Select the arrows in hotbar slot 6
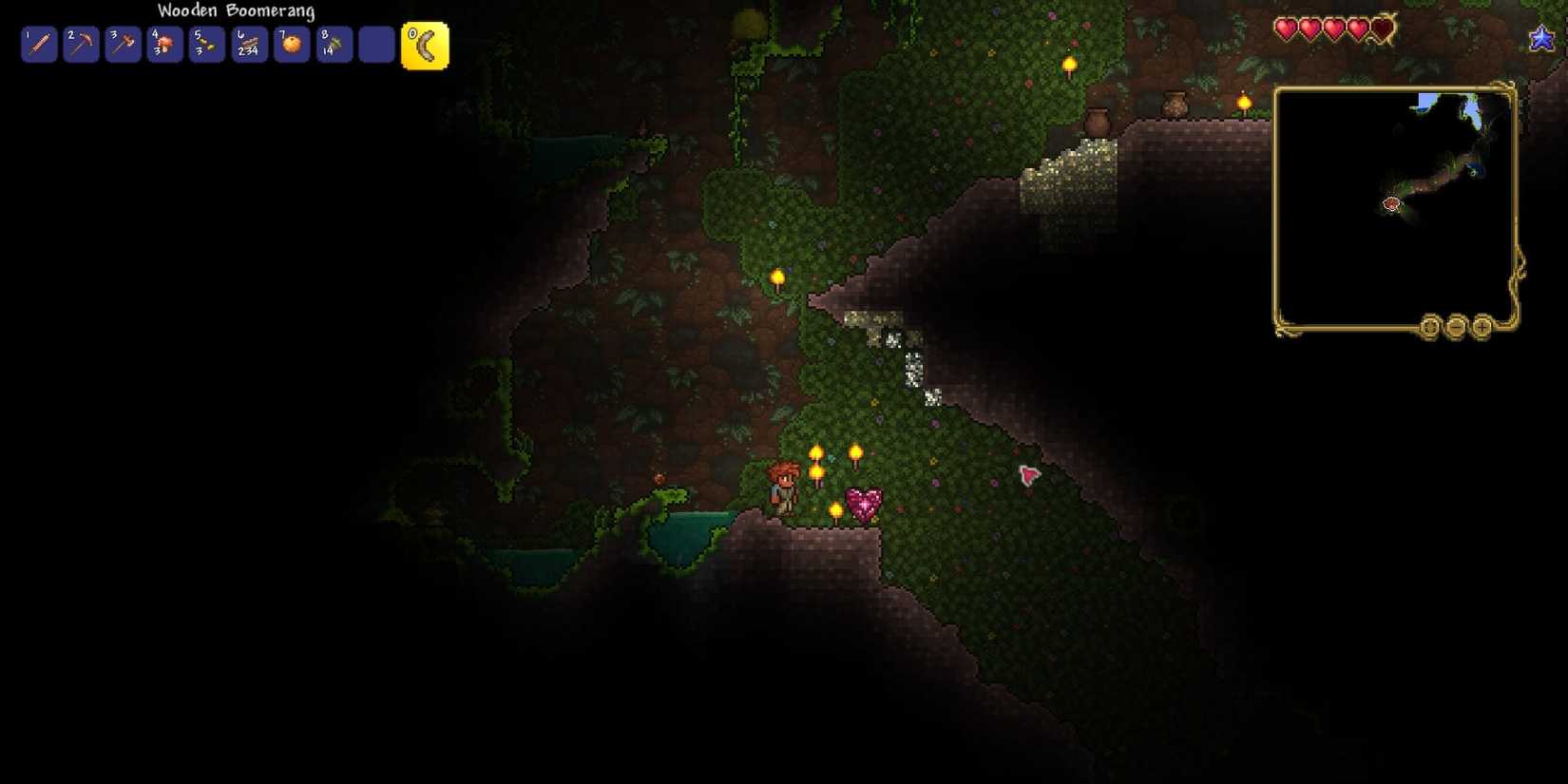Viewport: 1568px width, 784px height. [x=247, y=45]
